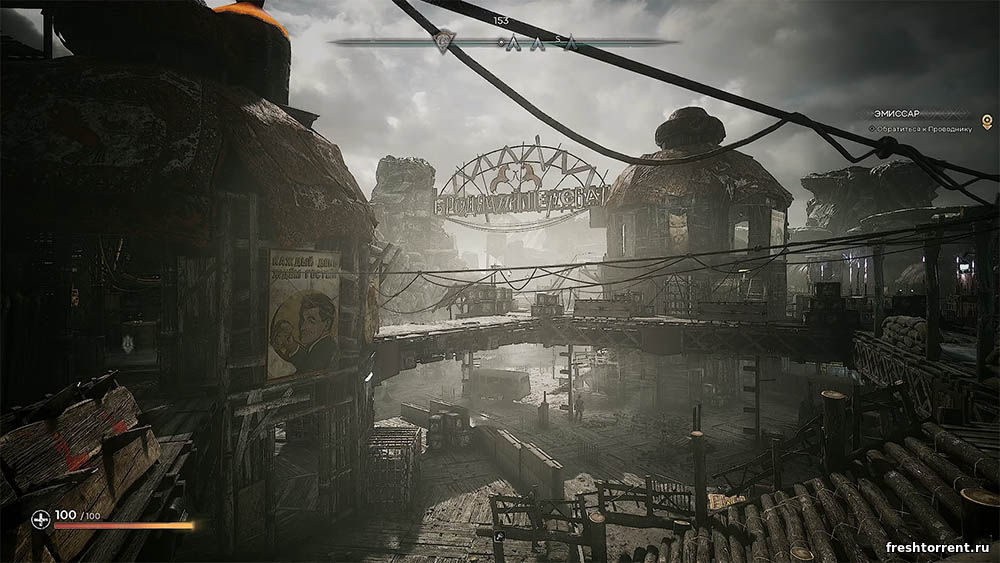Viewport: 1000px width, 563px height.
Task: Click the triangular emblem marker on the compass
Action: click(x=445, y=41)
